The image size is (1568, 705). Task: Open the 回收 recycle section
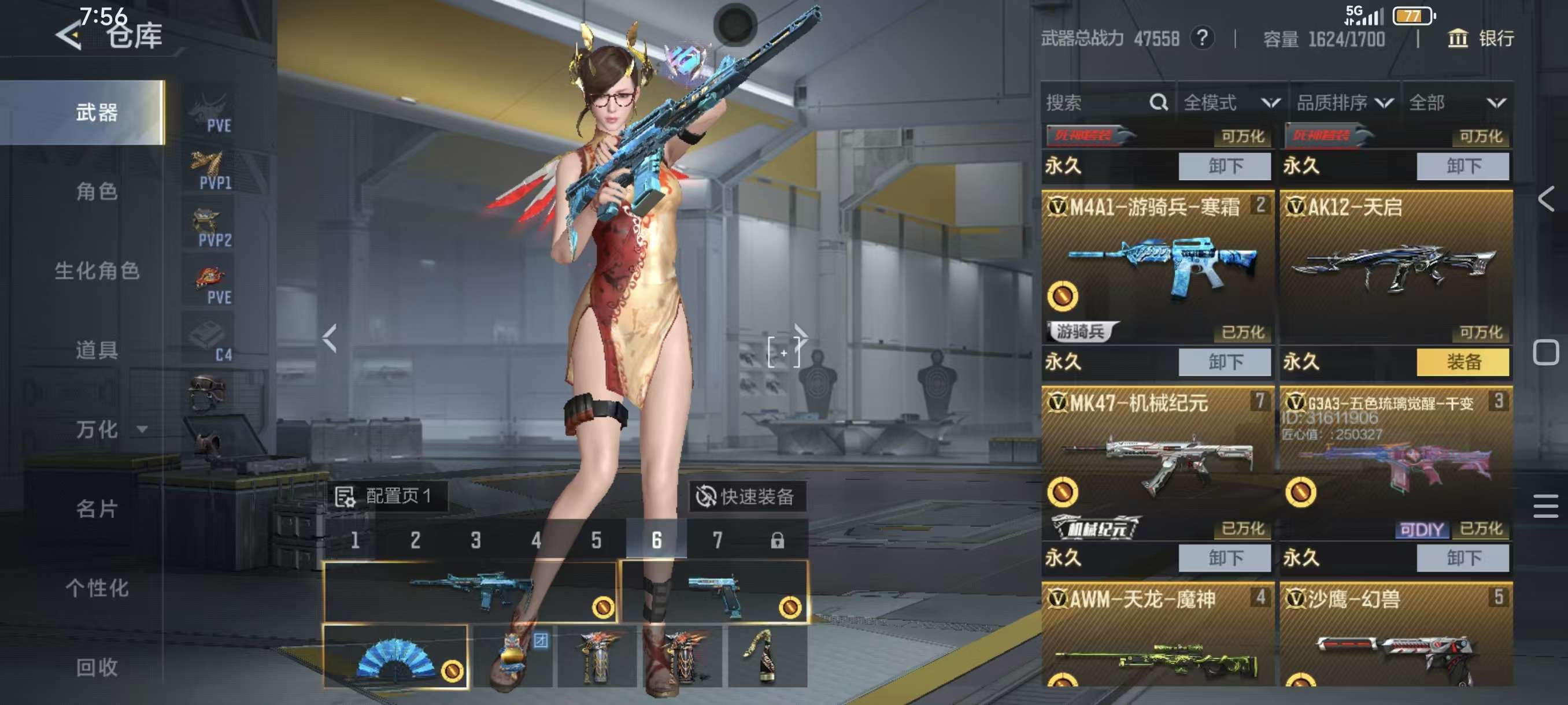click(x=97, y=667)
